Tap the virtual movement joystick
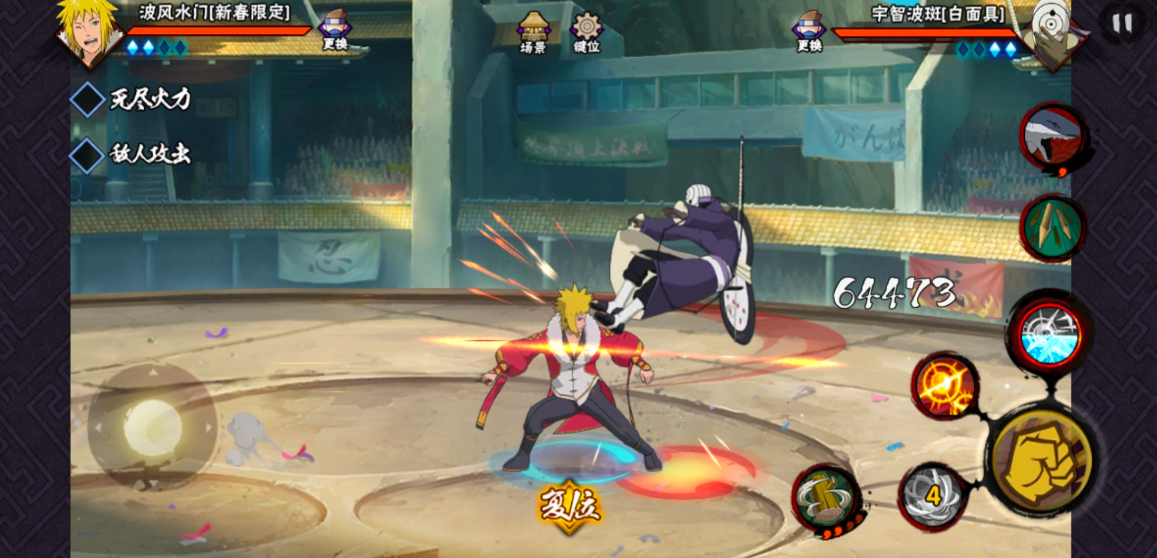The image size is (1157, 558). 152,428
